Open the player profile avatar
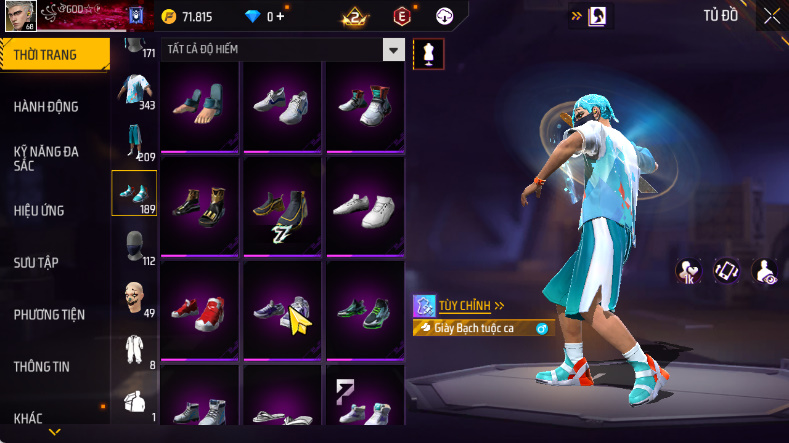The height and width of the screenshot is (443, 789). (x=20, y=16)
